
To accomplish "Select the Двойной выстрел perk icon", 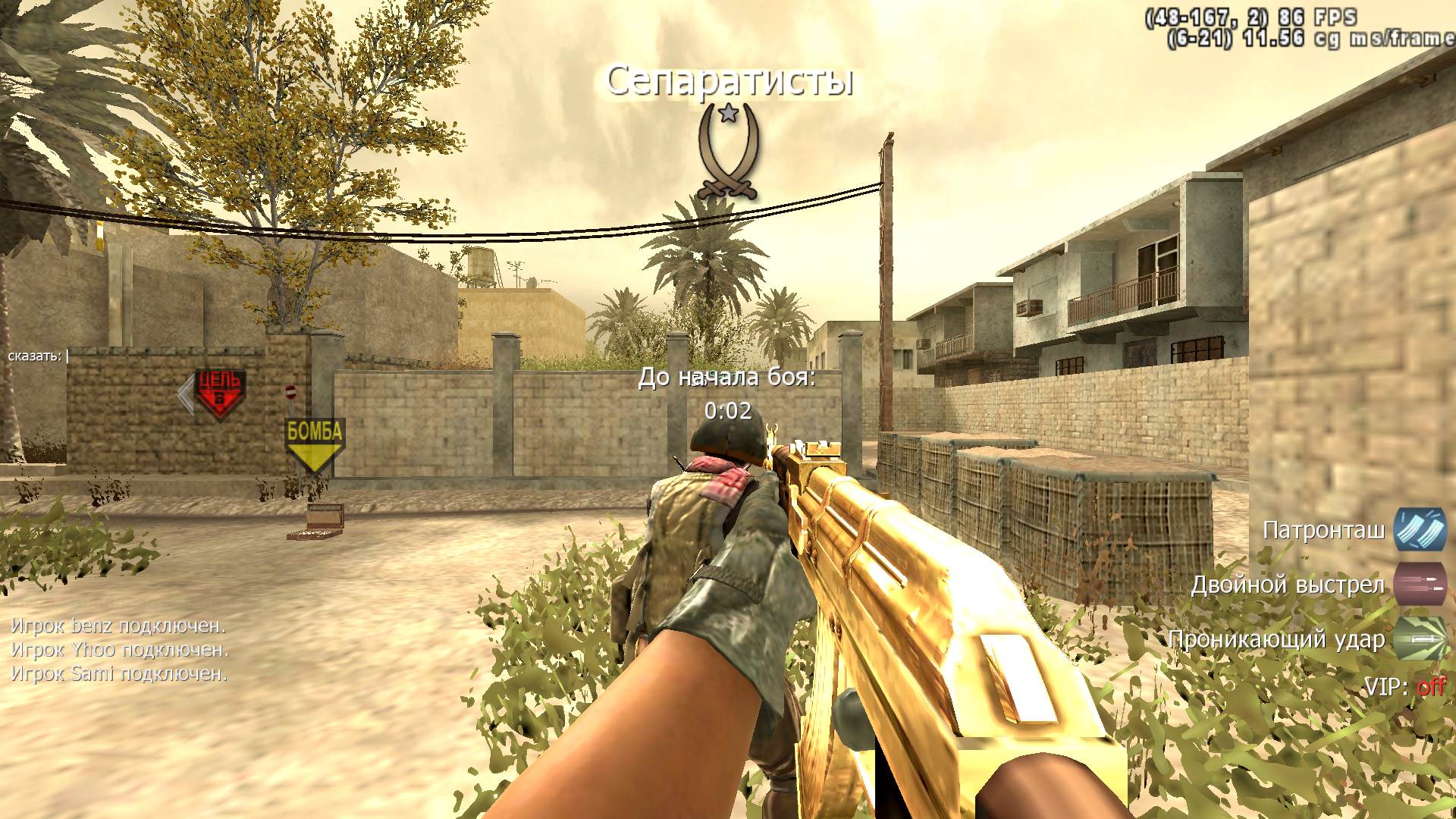I will [1420, 584].
